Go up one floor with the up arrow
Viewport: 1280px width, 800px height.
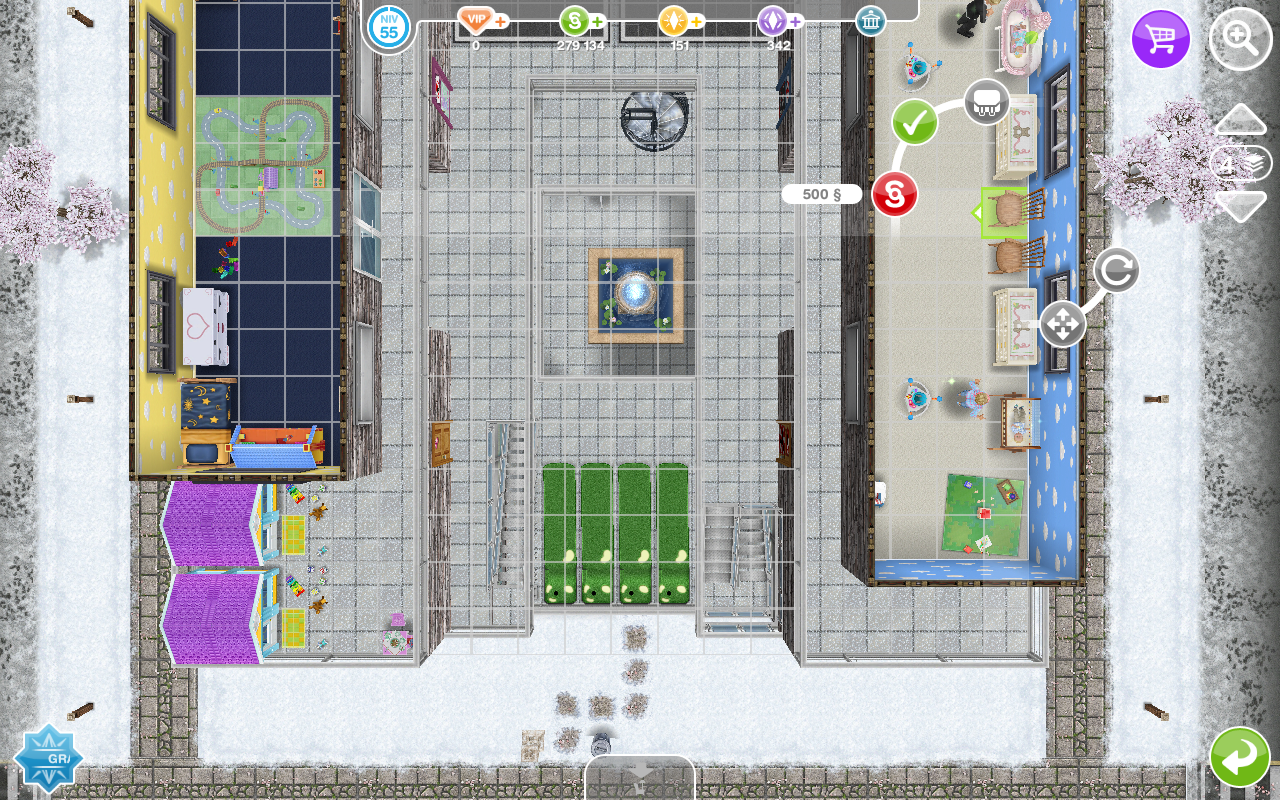(x=1240, y=119)
